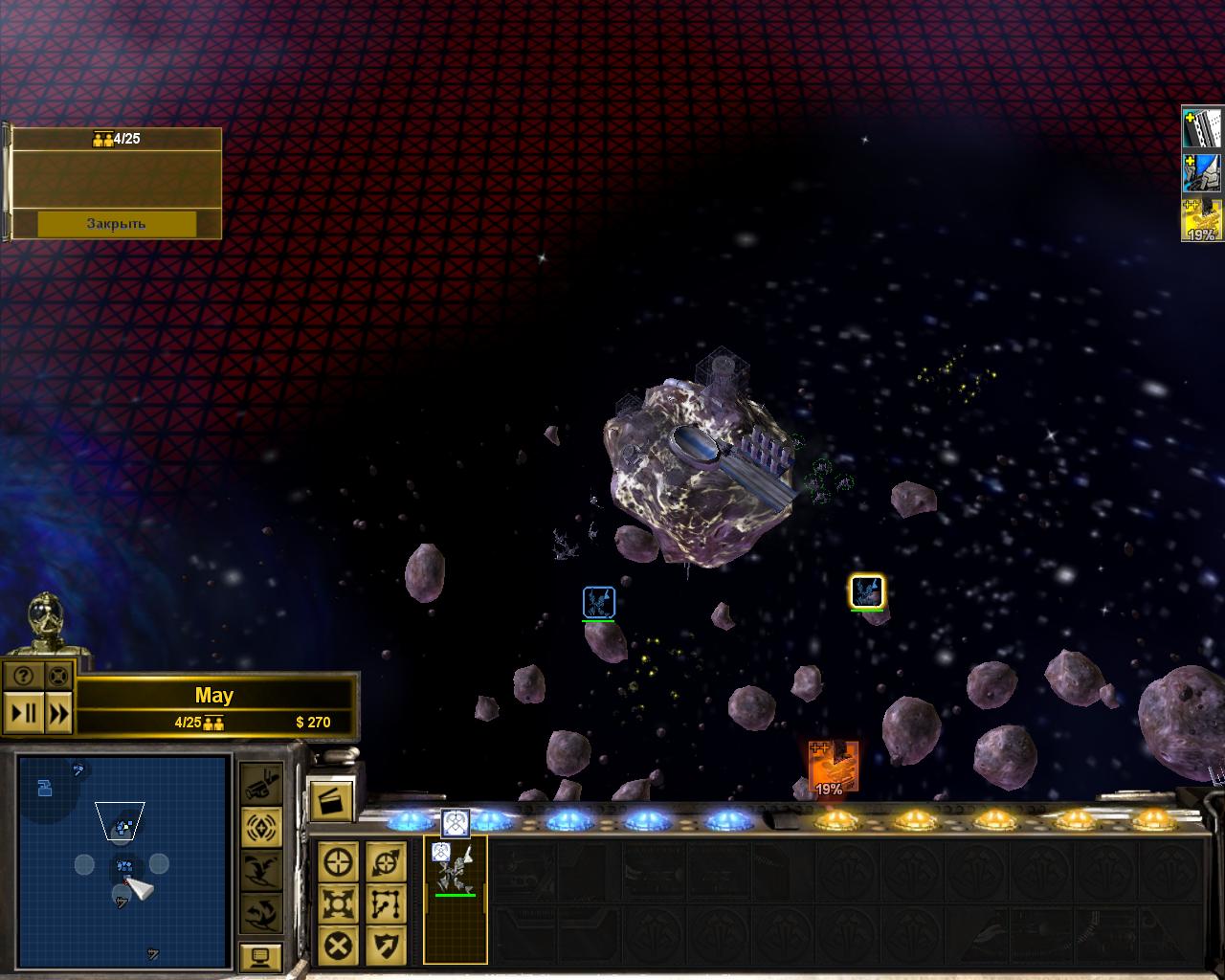This screenshot has width=1225, height=980.
Task: Choose the crosshair attack command
Action: point(338,863)
